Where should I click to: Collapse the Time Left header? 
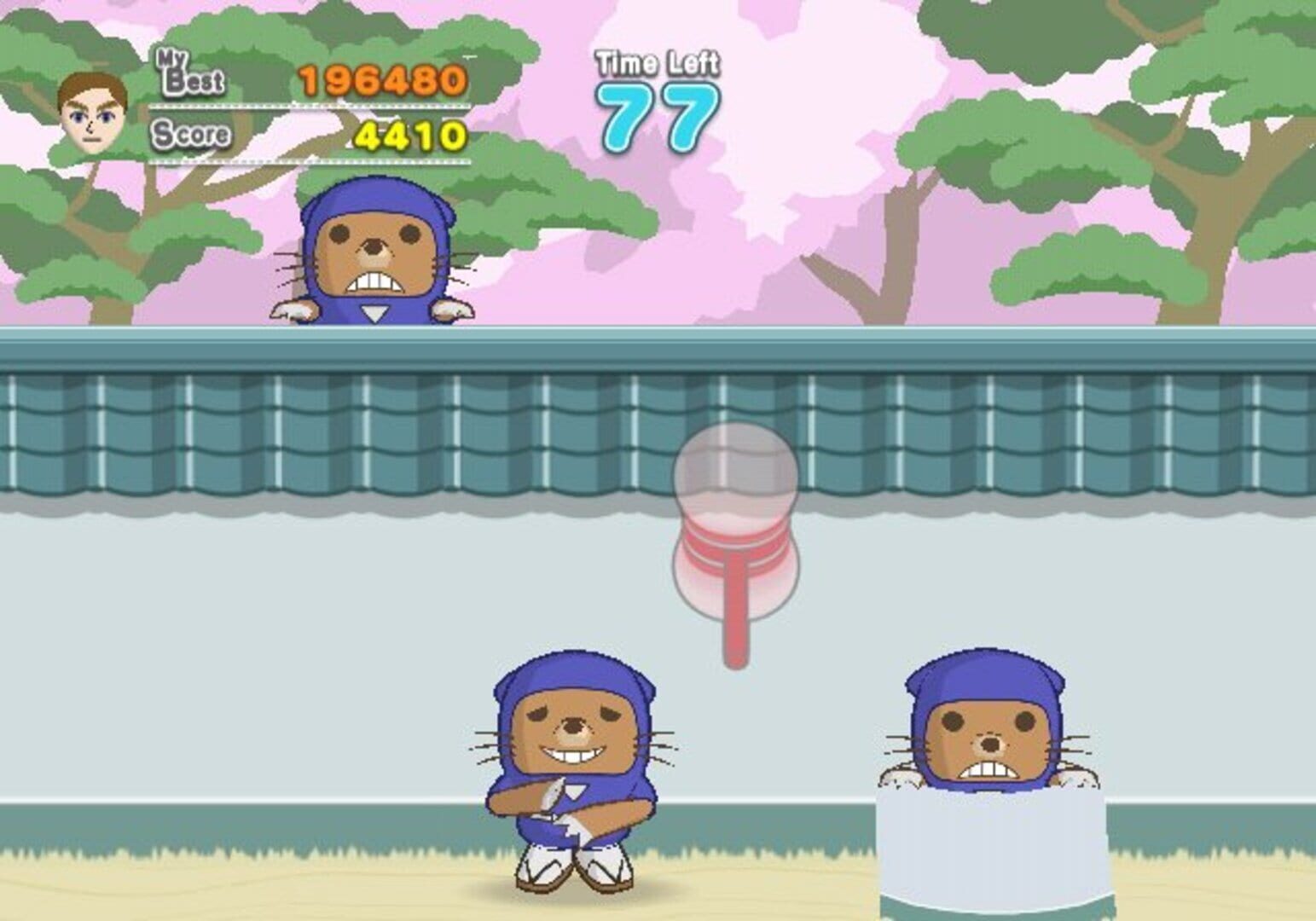point(657,61)
